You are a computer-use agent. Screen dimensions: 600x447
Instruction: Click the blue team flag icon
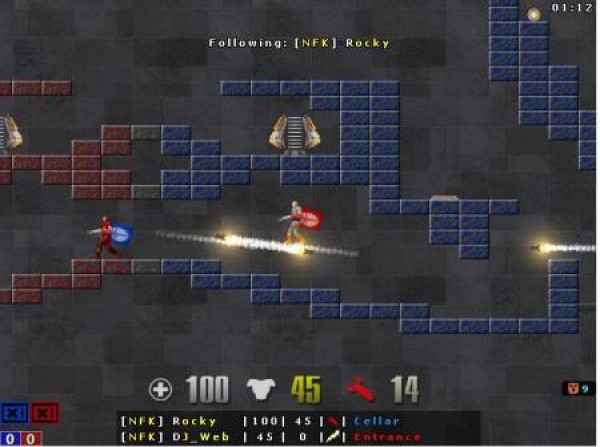pyautogui.click(x=15, y=414)
